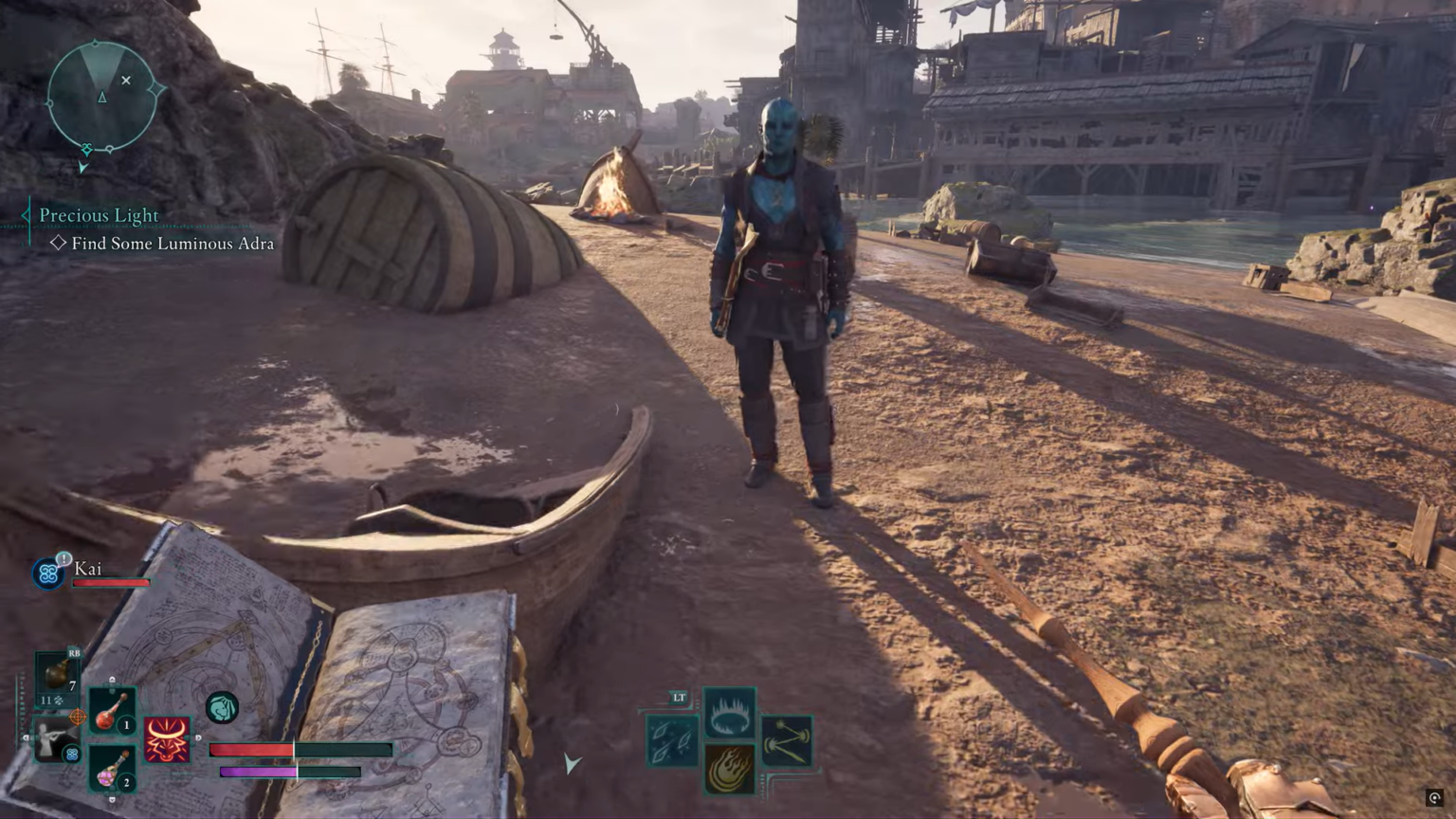Cast the ice shards missile spell
Screen dimensions: 1456x819
pos(672,740)
